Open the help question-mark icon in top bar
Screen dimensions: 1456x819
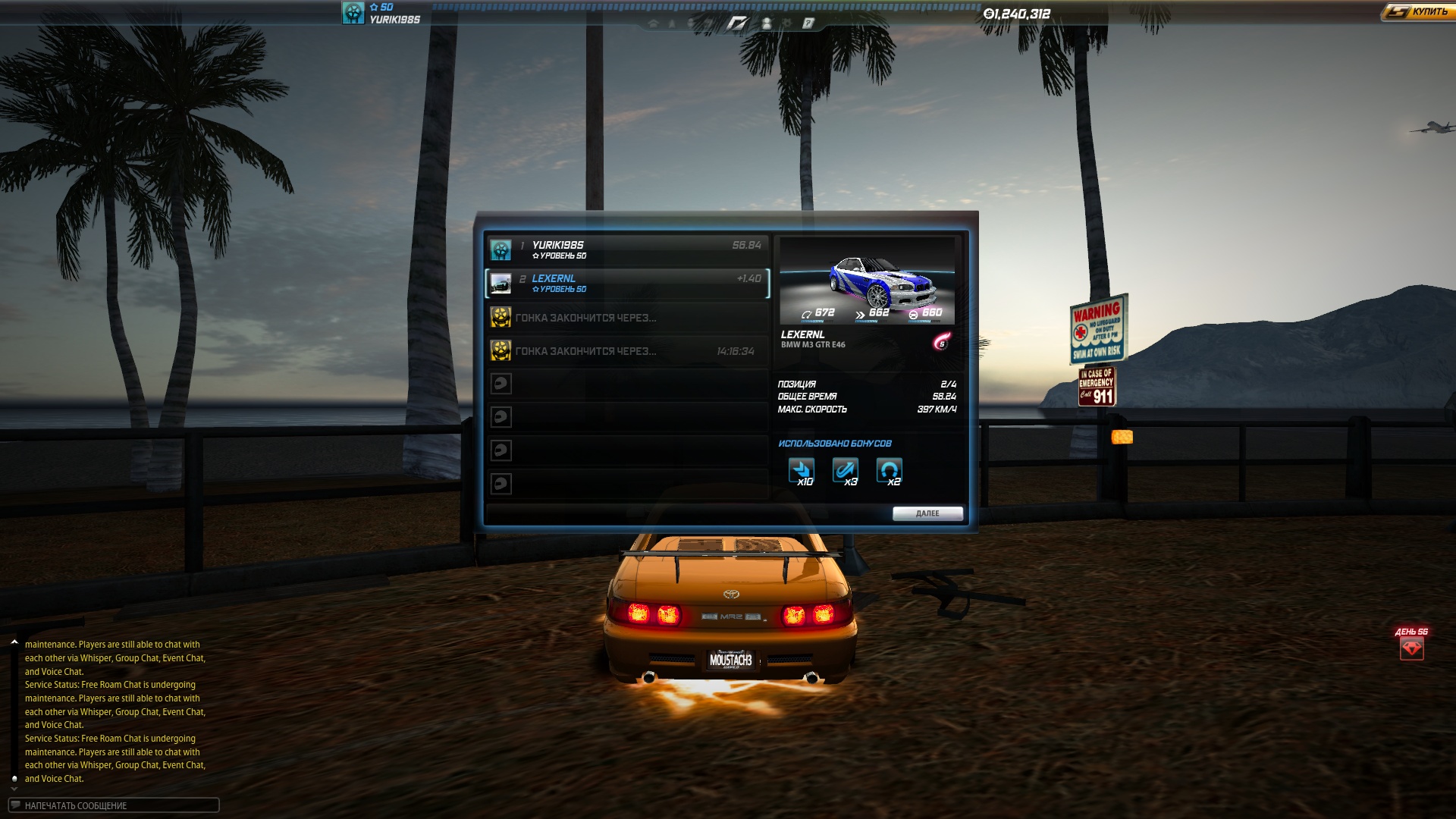[x=808, y=24]
